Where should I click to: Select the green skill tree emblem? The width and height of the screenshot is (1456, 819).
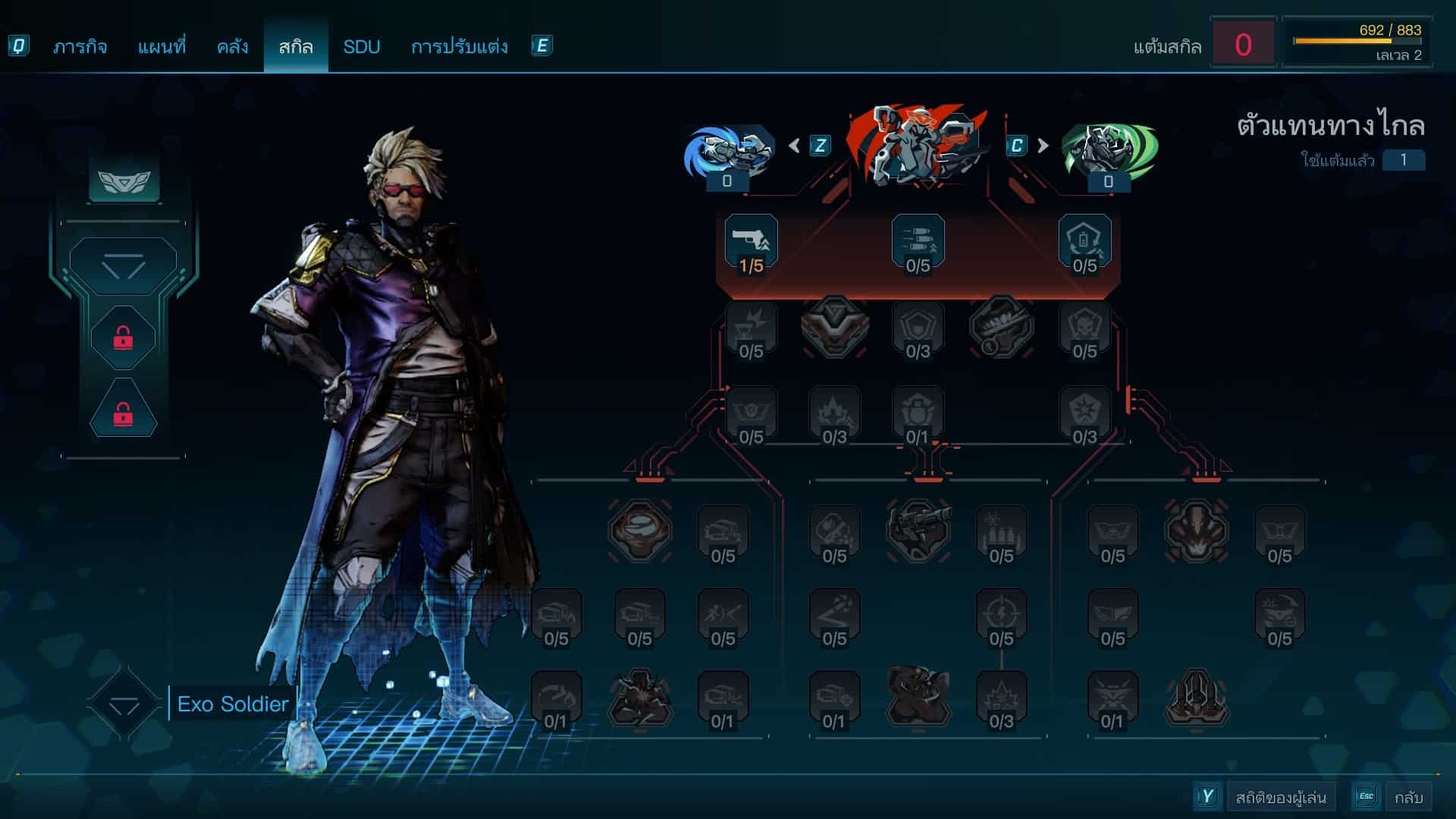1109,152
